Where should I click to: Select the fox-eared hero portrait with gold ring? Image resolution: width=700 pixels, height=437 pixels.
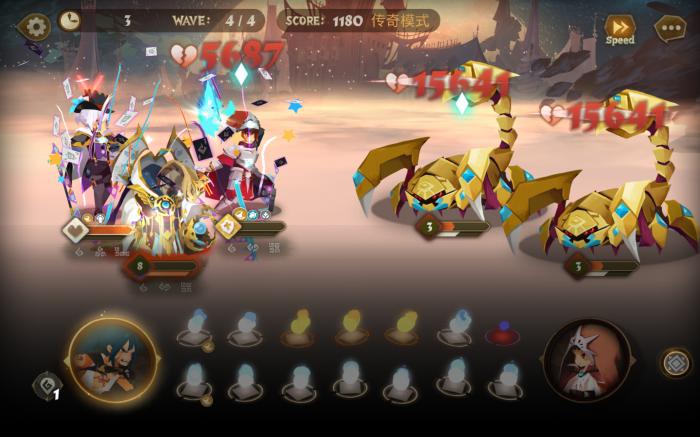[x=113, y=359]
